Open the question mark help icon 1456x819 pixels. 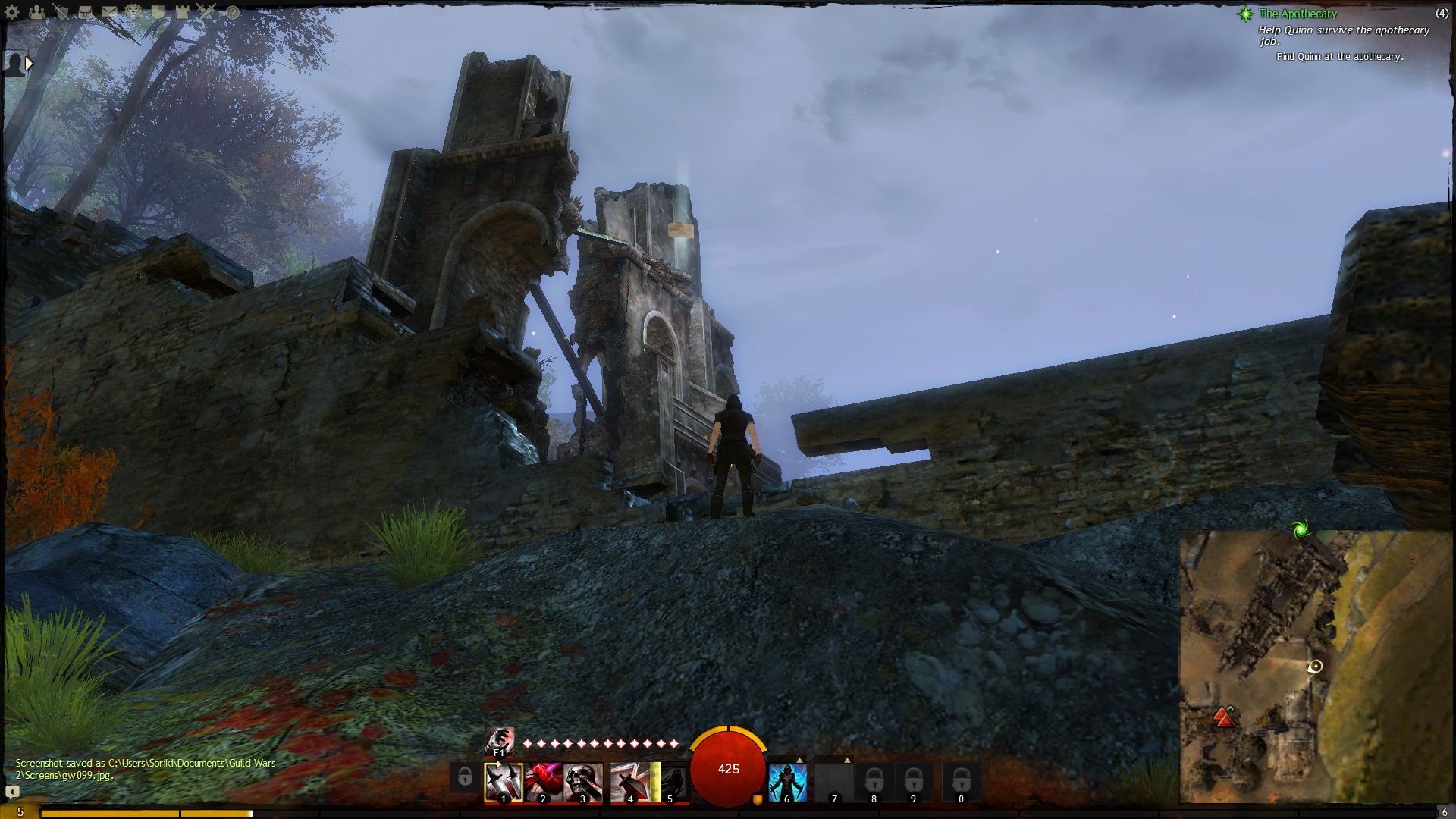tap(233, 12)
